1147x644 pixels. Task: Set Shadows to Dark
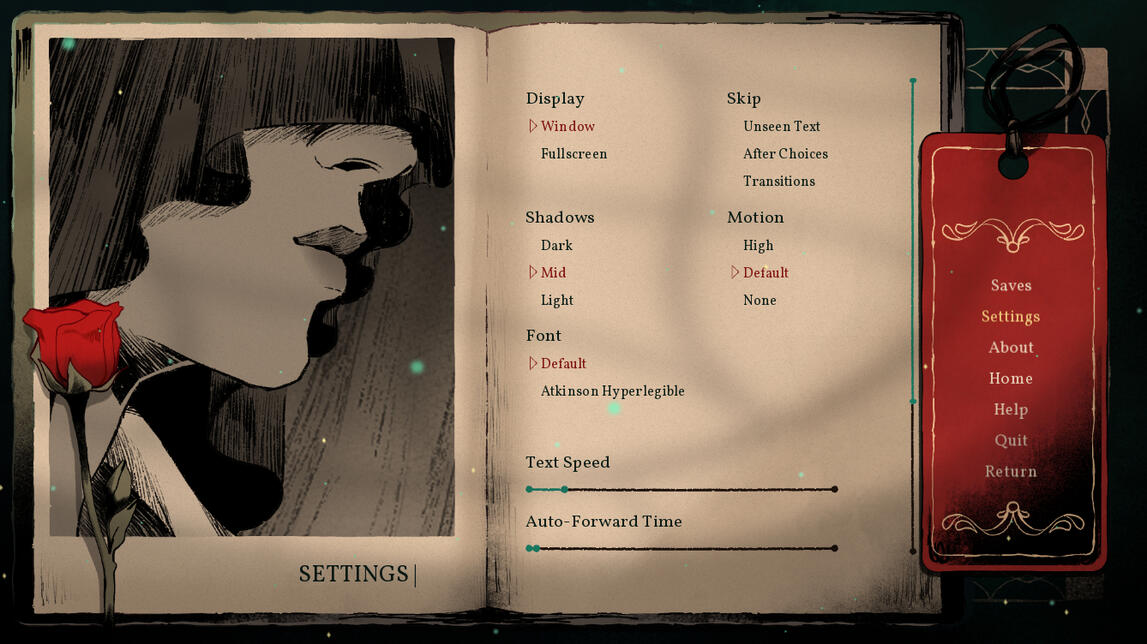point(556,246)
